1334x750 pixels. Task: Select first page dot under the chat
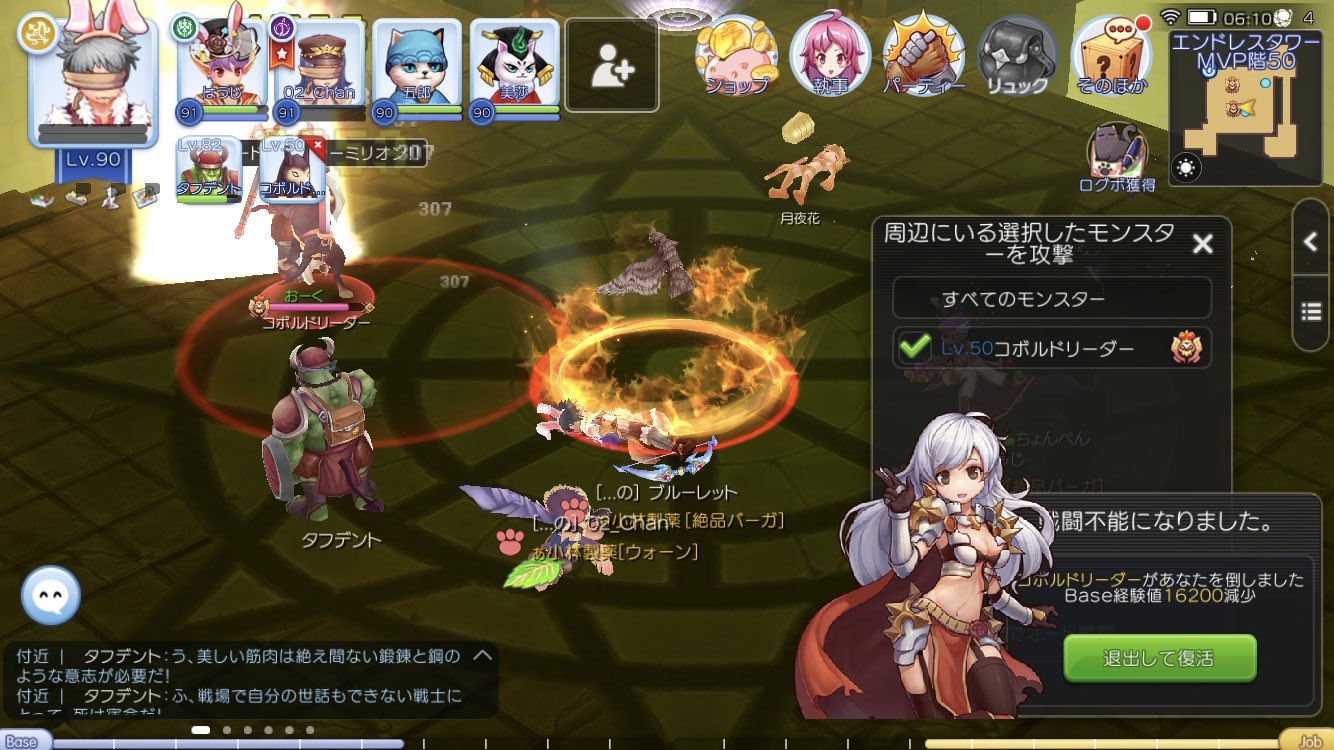(x=199, y=732)
